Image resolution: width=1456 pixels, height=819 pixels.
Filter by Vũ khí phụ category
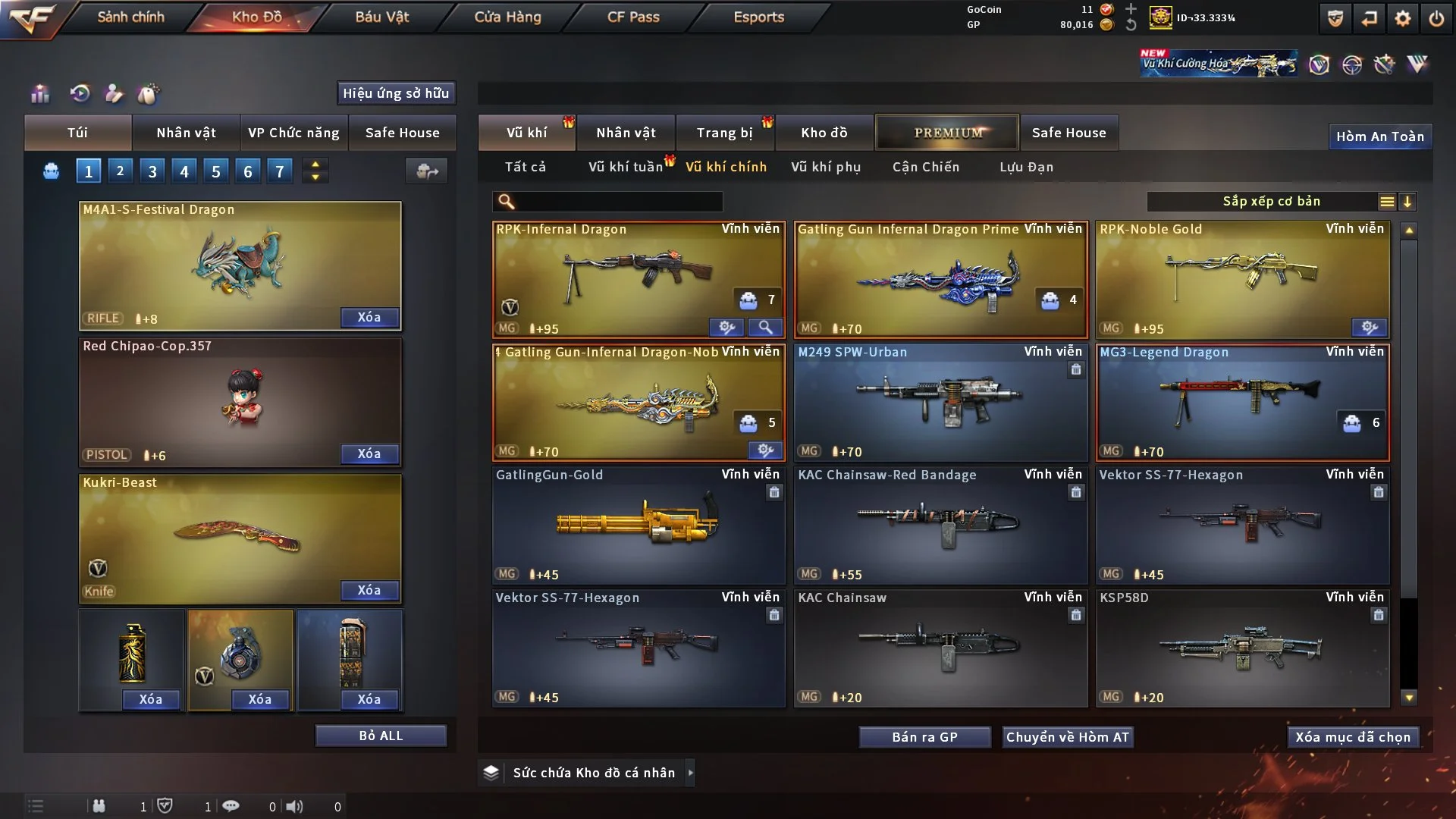click(x=826, y=167)
